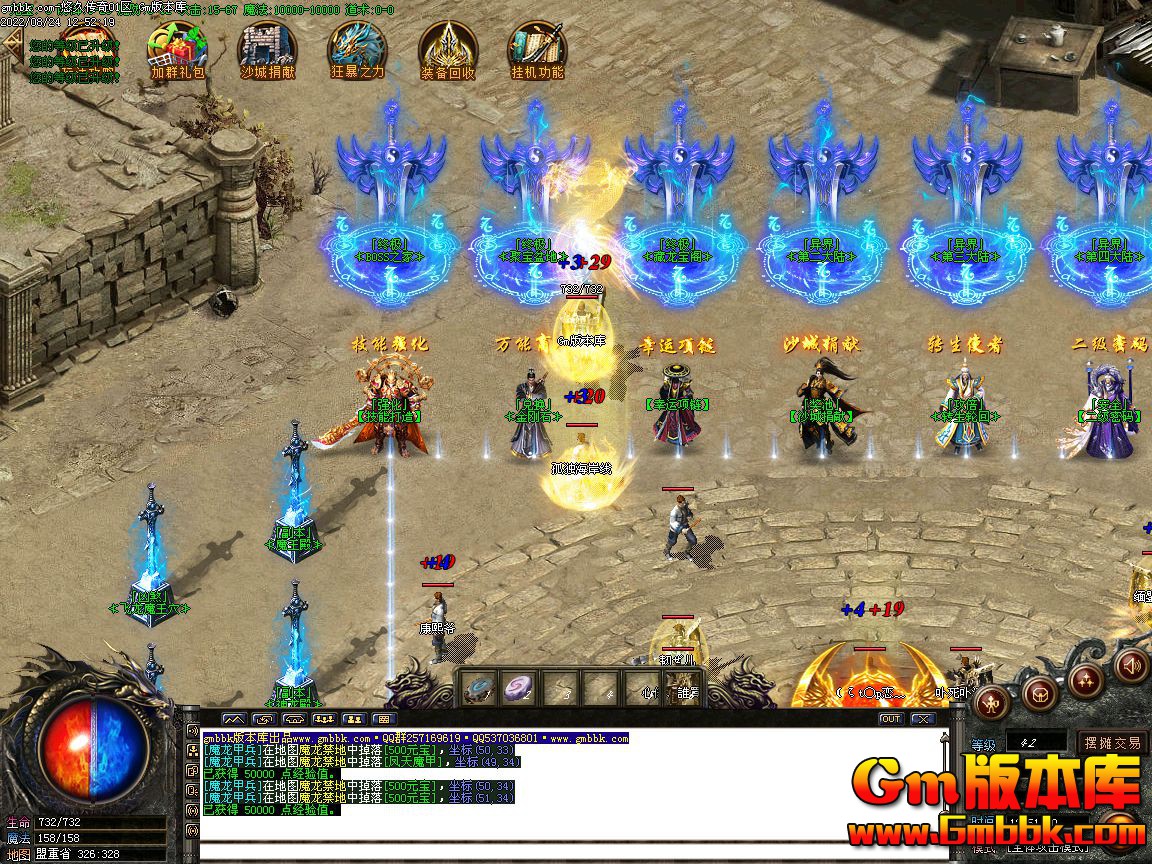The image size is (1152, 864).
Task: Open the bag chest round button
Action: (1039, 692)
